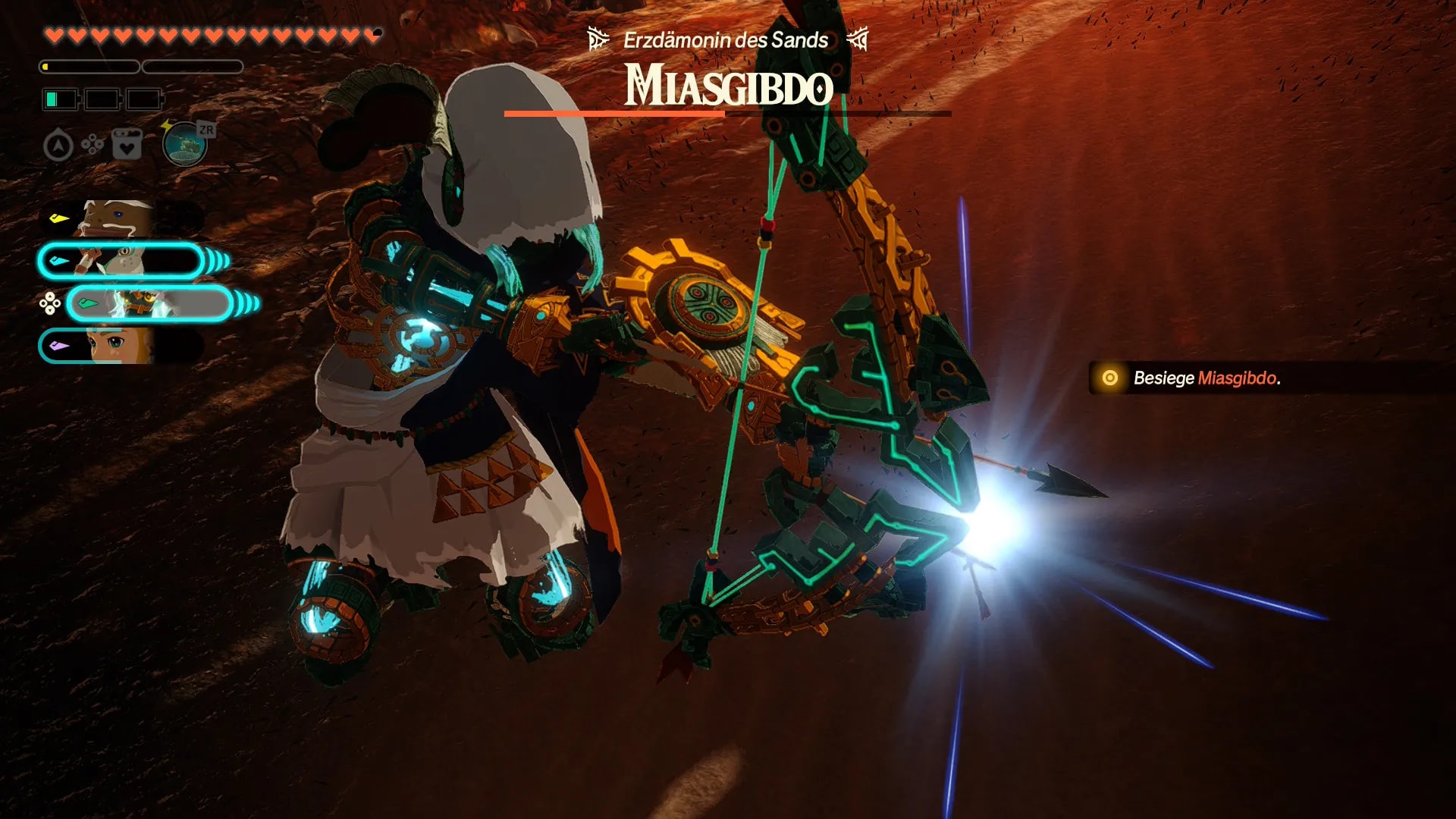Activate the Zonai device ability icon
1456x819 pixels.
click(x=185, y=143)
